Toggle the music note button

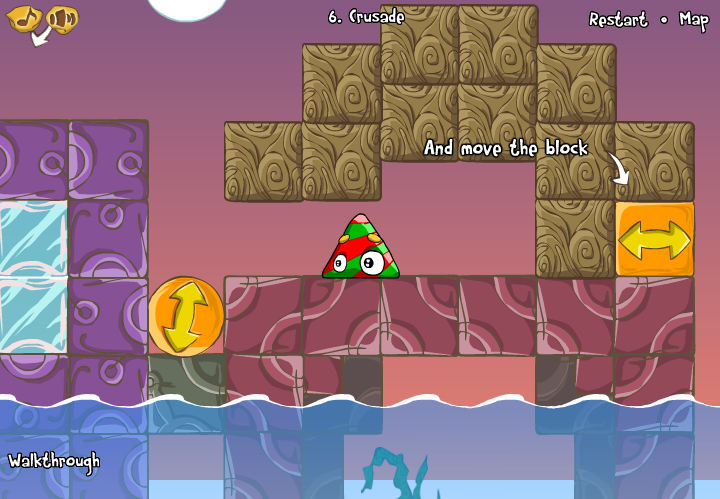click(24, 18)
